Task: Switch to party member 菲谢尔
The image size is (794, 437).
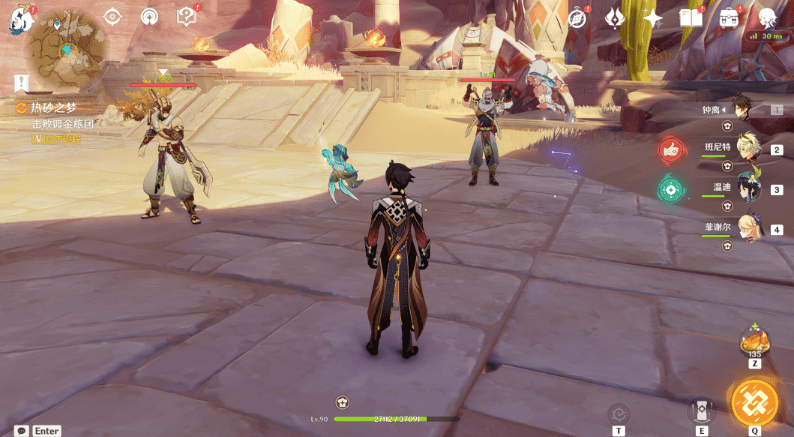Action: [747, 228]
